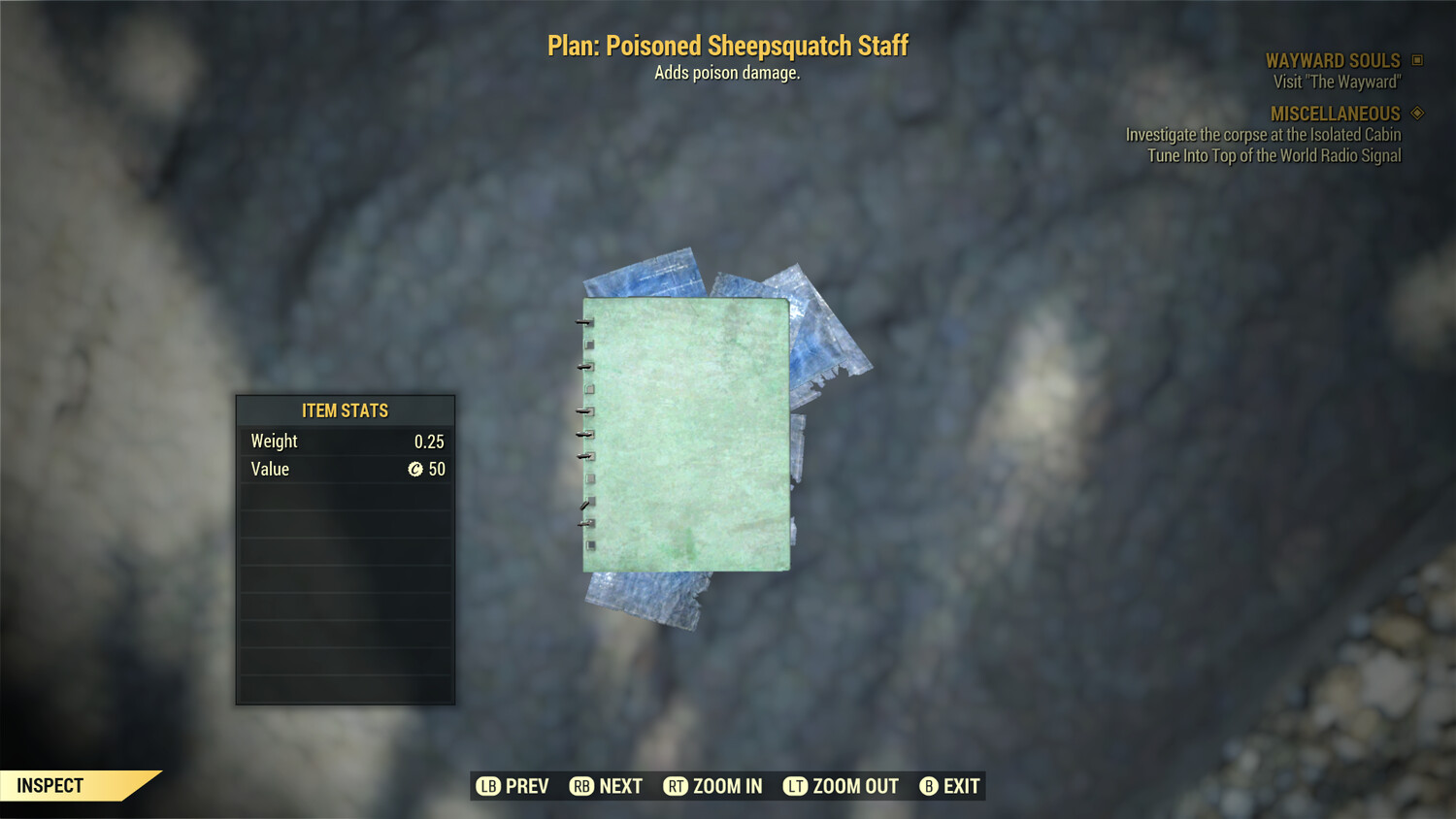Collapse the MISCELLANEOUS objectives list

point(1335,114)
